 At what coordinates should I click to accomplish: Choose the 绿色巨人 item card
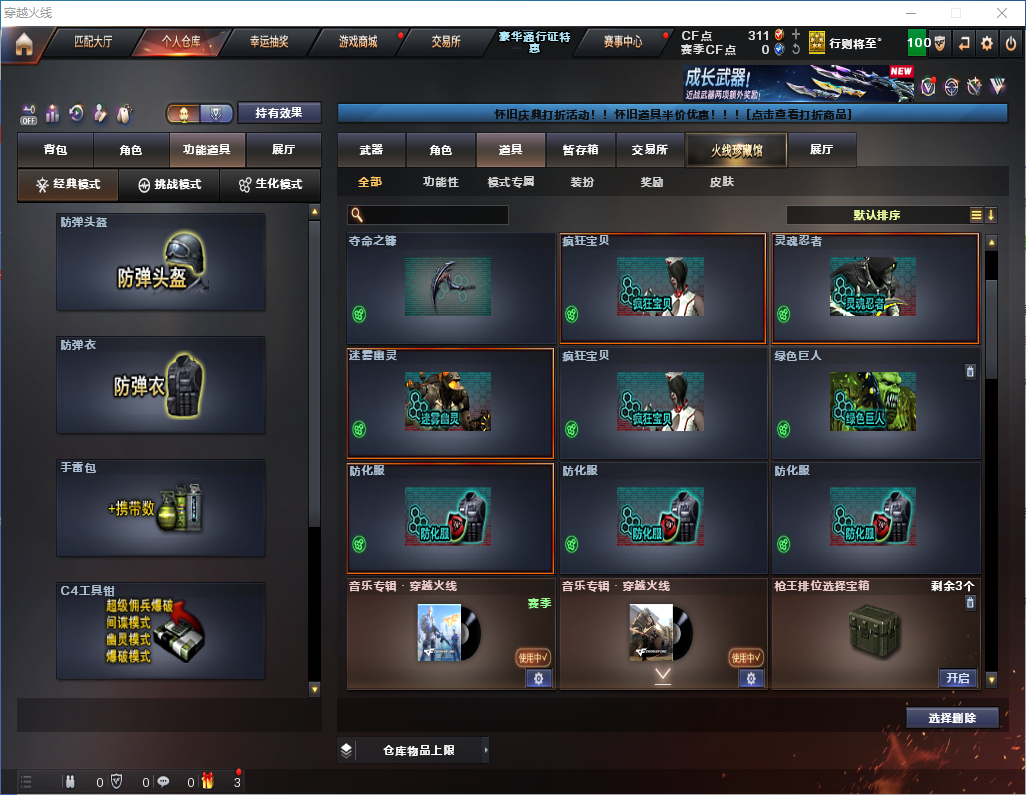click(875, 403)
